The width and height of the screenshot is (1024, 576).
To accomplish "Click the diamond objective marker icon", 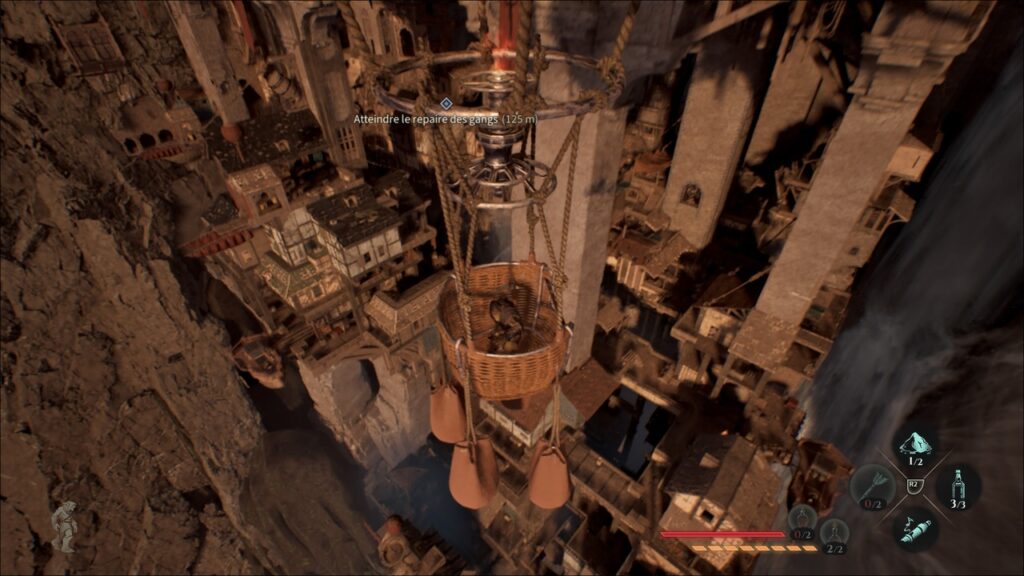I will click(446, 103).
